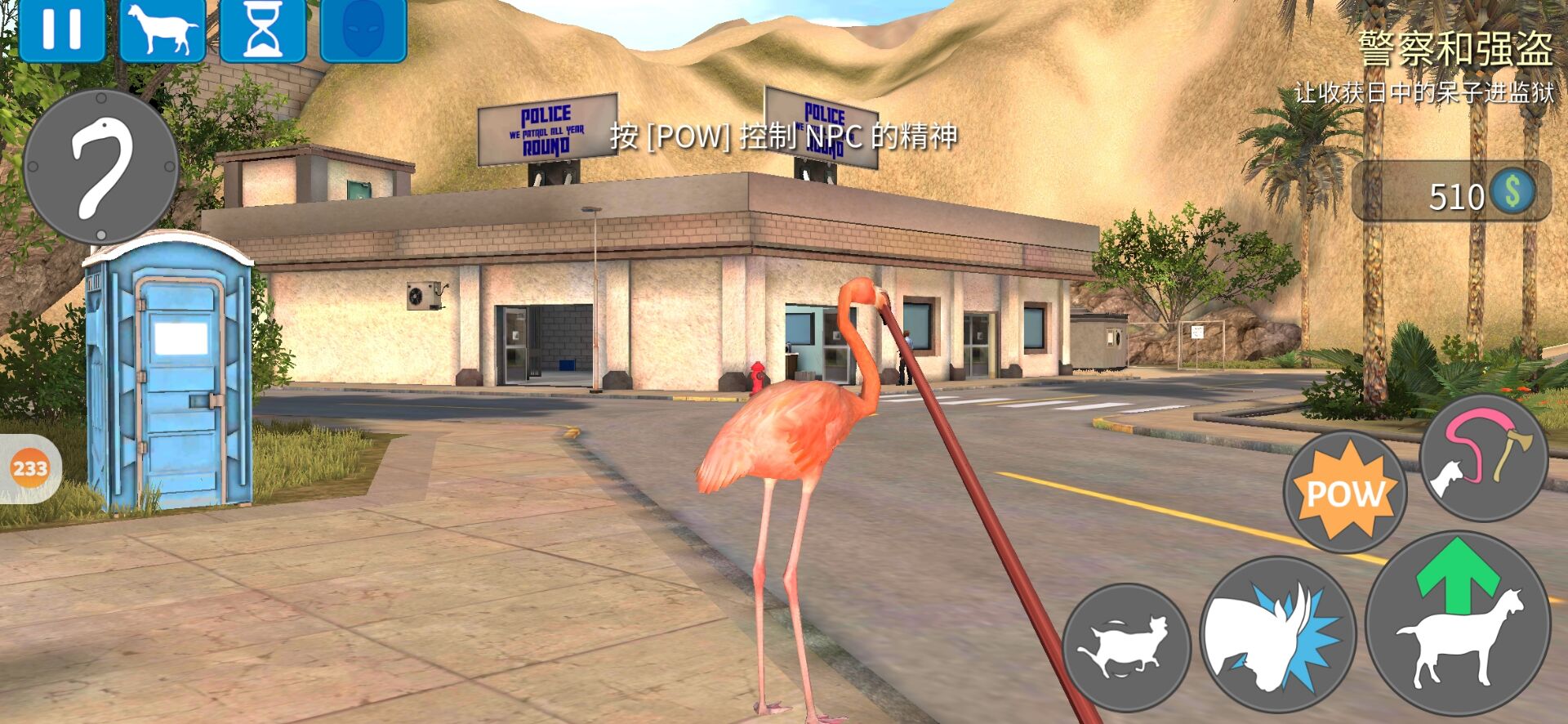Viewport: 1568px width, 724px height.
Task: Use the ragdoll flop button
Action: [1126, 646]
